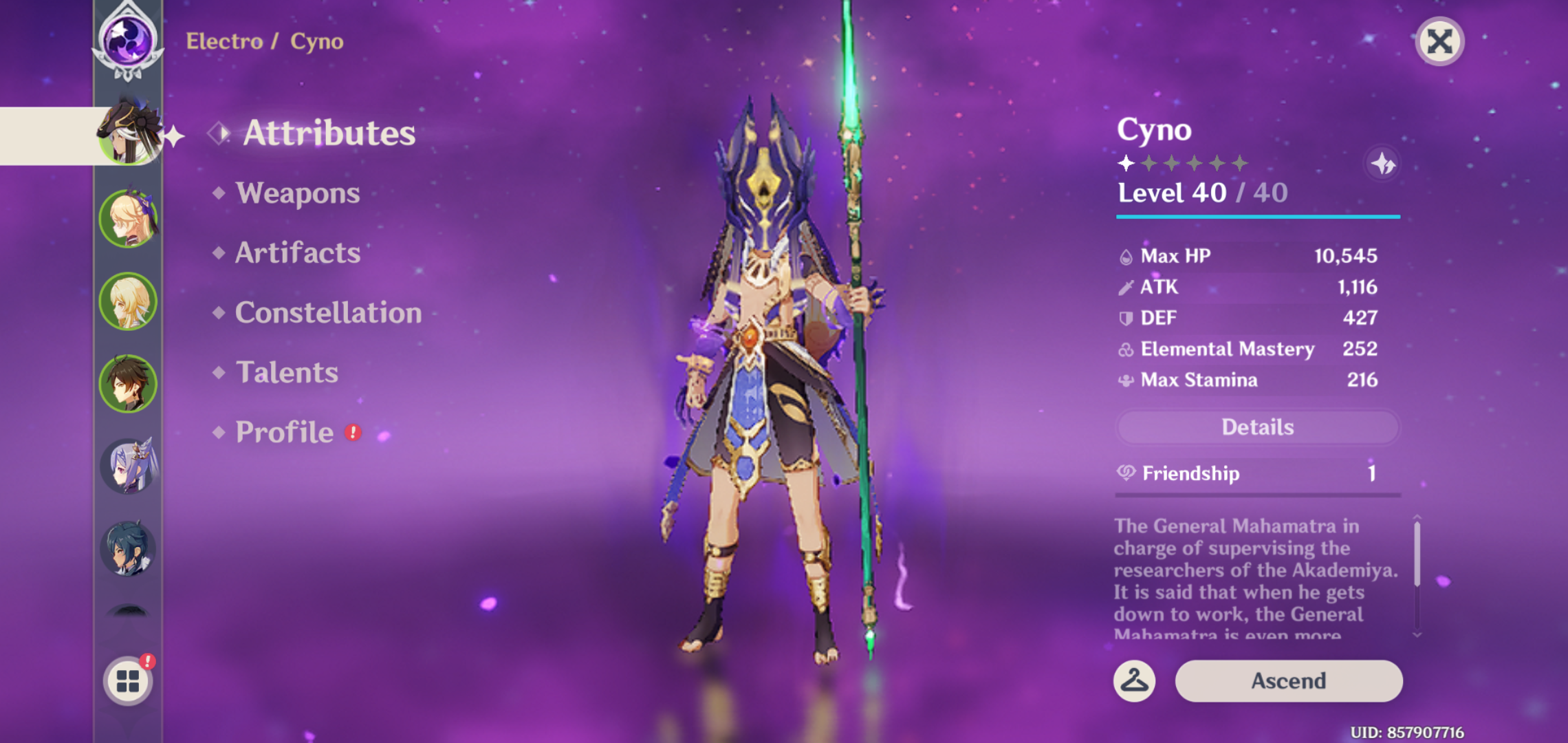Open the Weapons section
Screen dimensions: 1568x743
tap(298, 193)
